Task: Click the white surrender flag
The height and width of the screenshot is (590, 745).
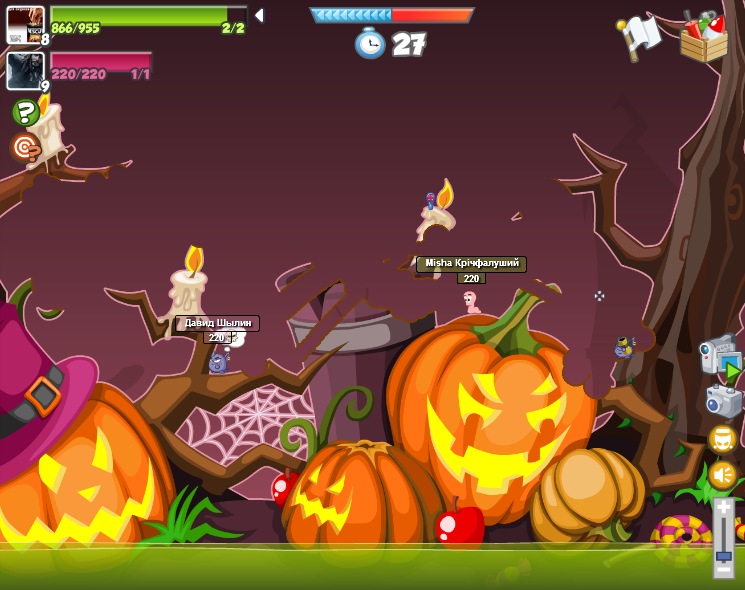Action: [x=640, y=36]
